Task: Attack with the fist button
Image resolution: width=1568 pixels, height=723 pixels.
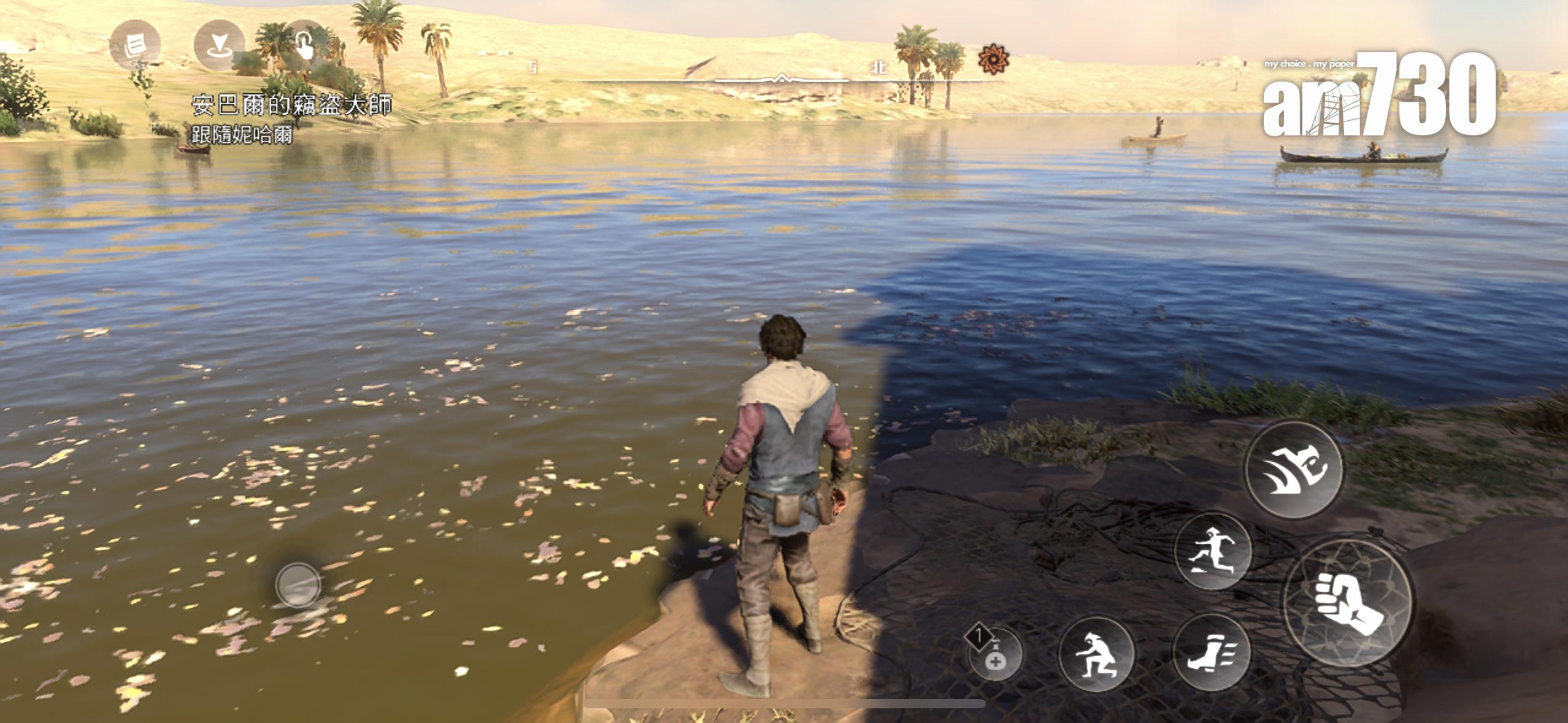Action: (x=1348, y=602)
